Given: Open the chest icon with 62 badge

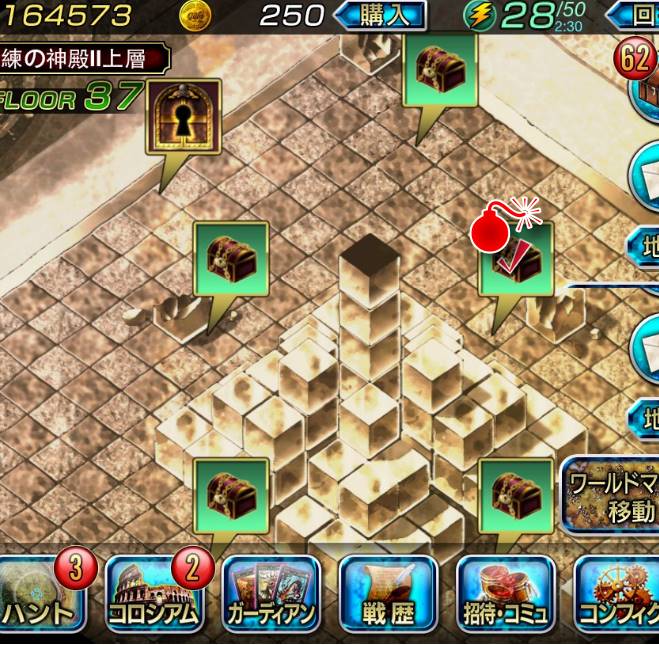Looking at the screenshot, I should coord(645,84).
